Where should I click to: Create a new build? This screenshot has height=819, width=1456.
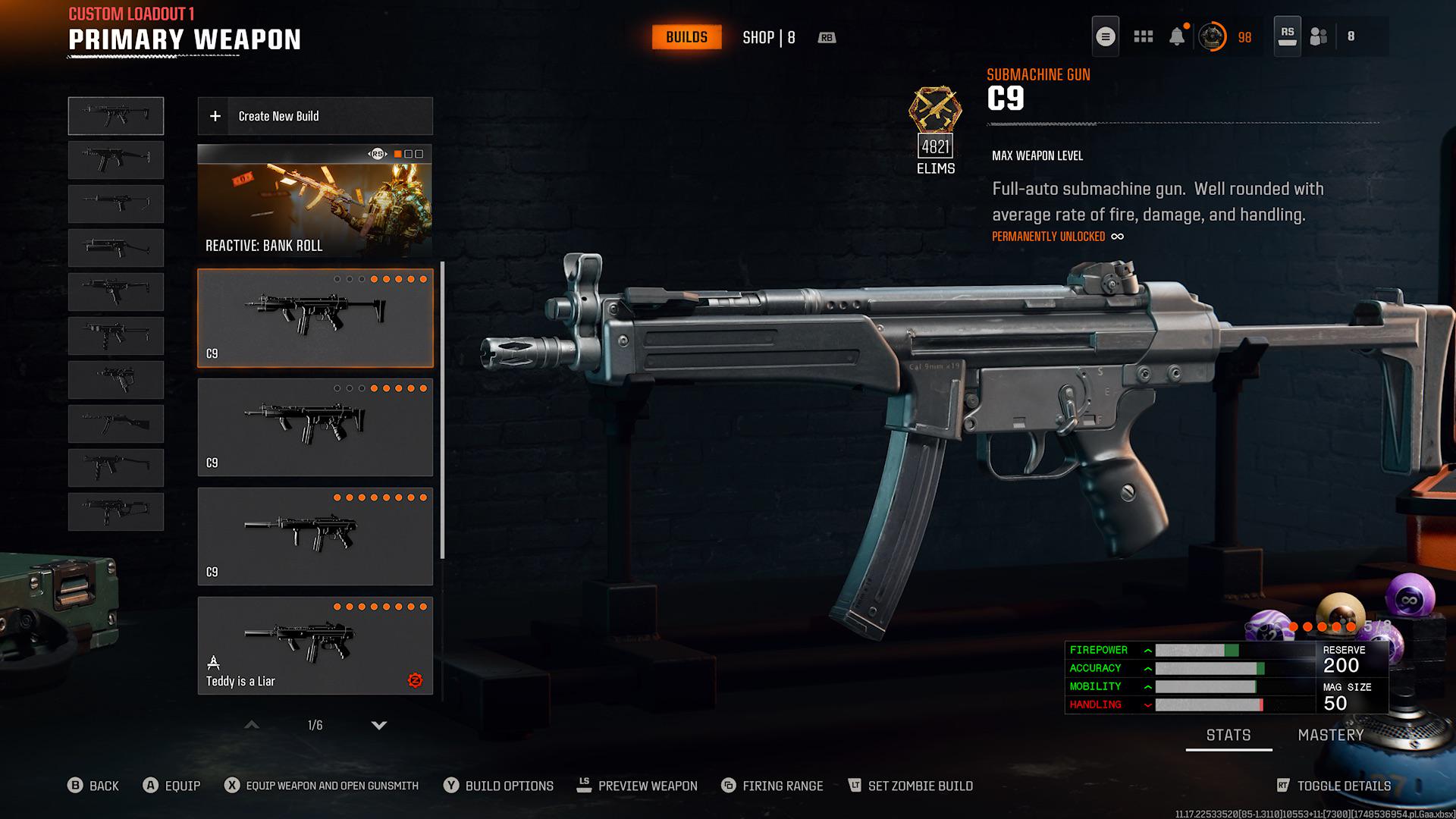(x=315, y=116)
